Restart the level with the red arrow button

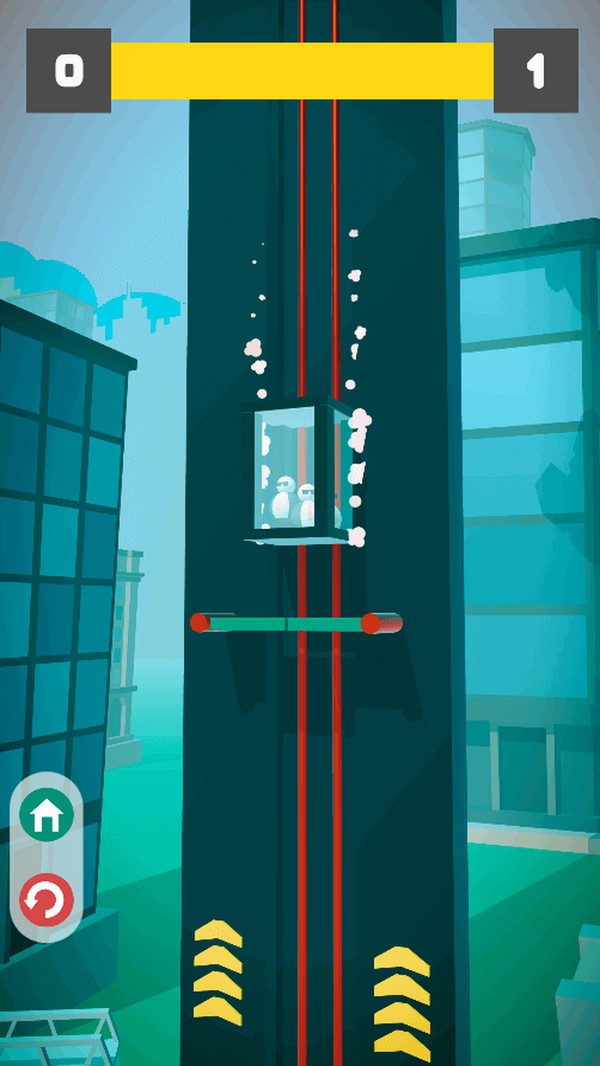46,902
